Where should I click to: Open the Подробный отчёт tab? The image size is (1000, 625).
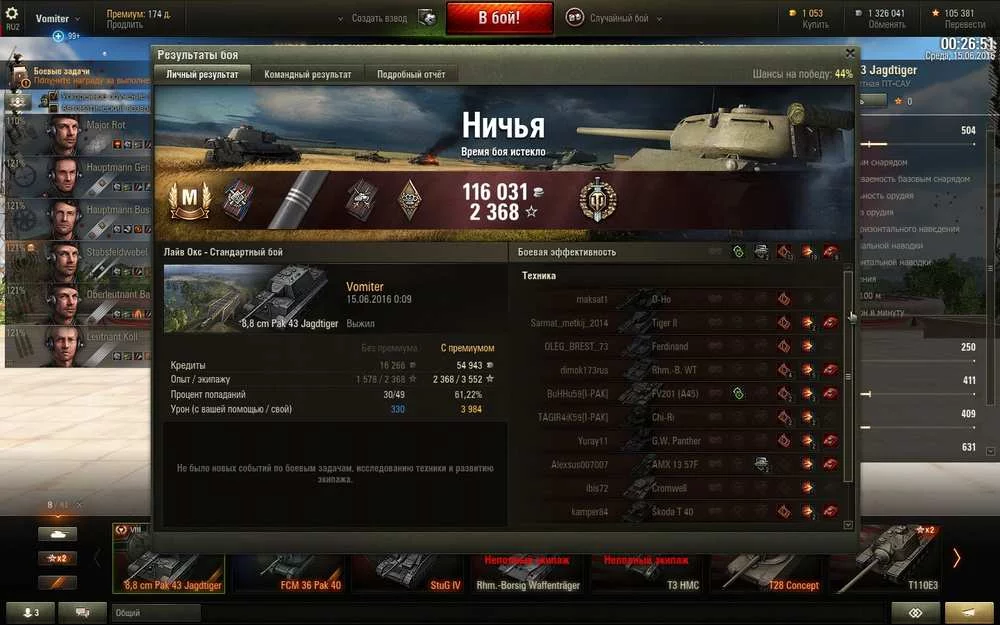[411, 75]
